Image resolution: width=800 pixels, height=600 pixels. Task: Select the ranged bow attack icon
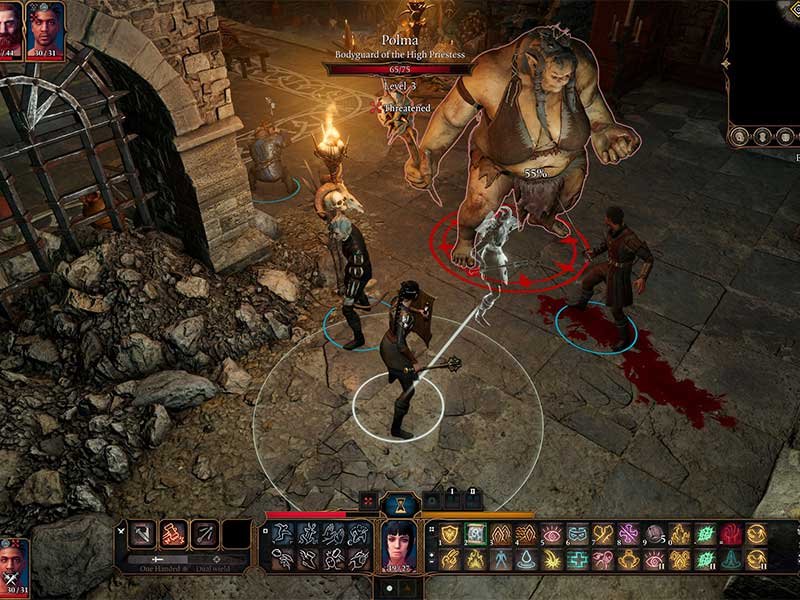(205, 535)
